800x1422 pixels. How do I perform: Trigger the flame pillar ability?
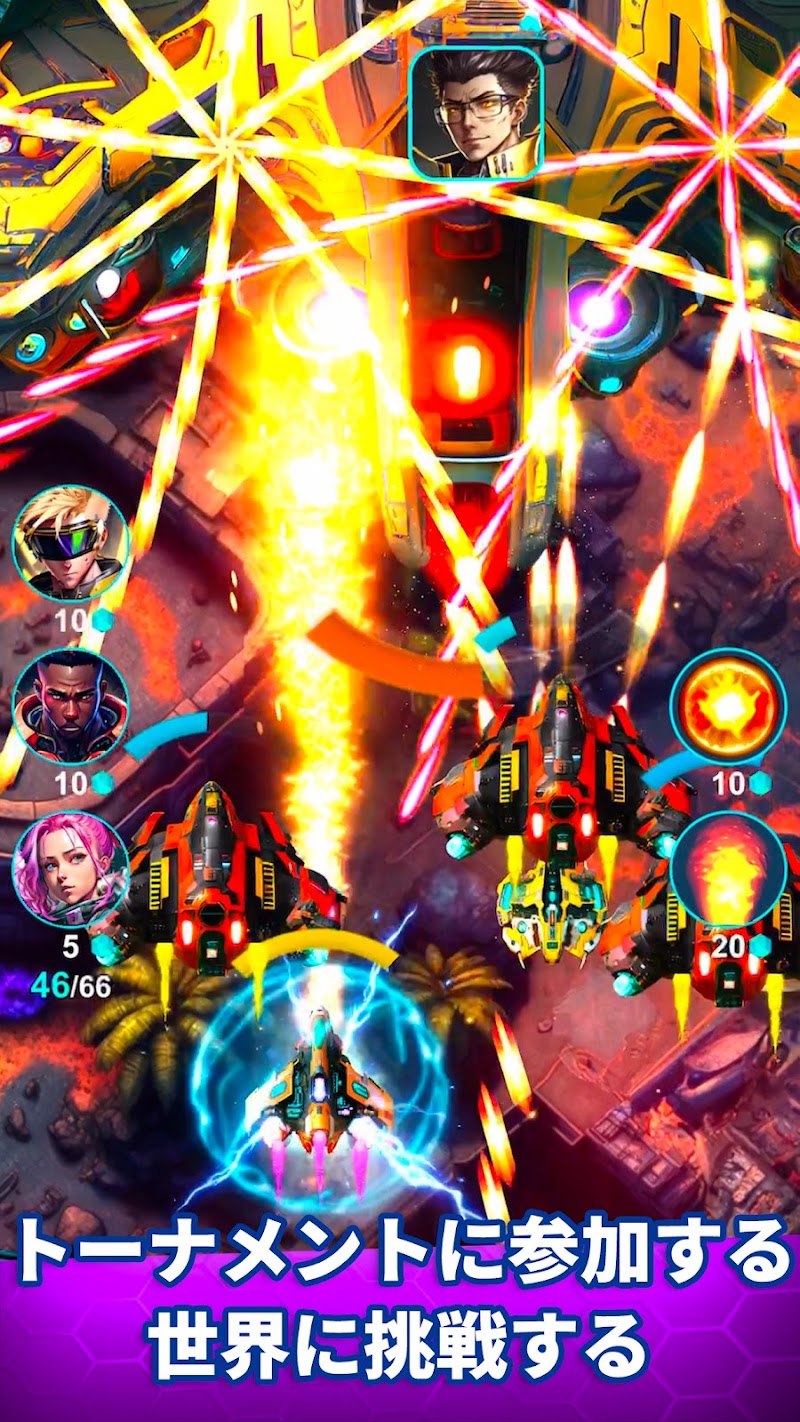(x=728, y=868)
